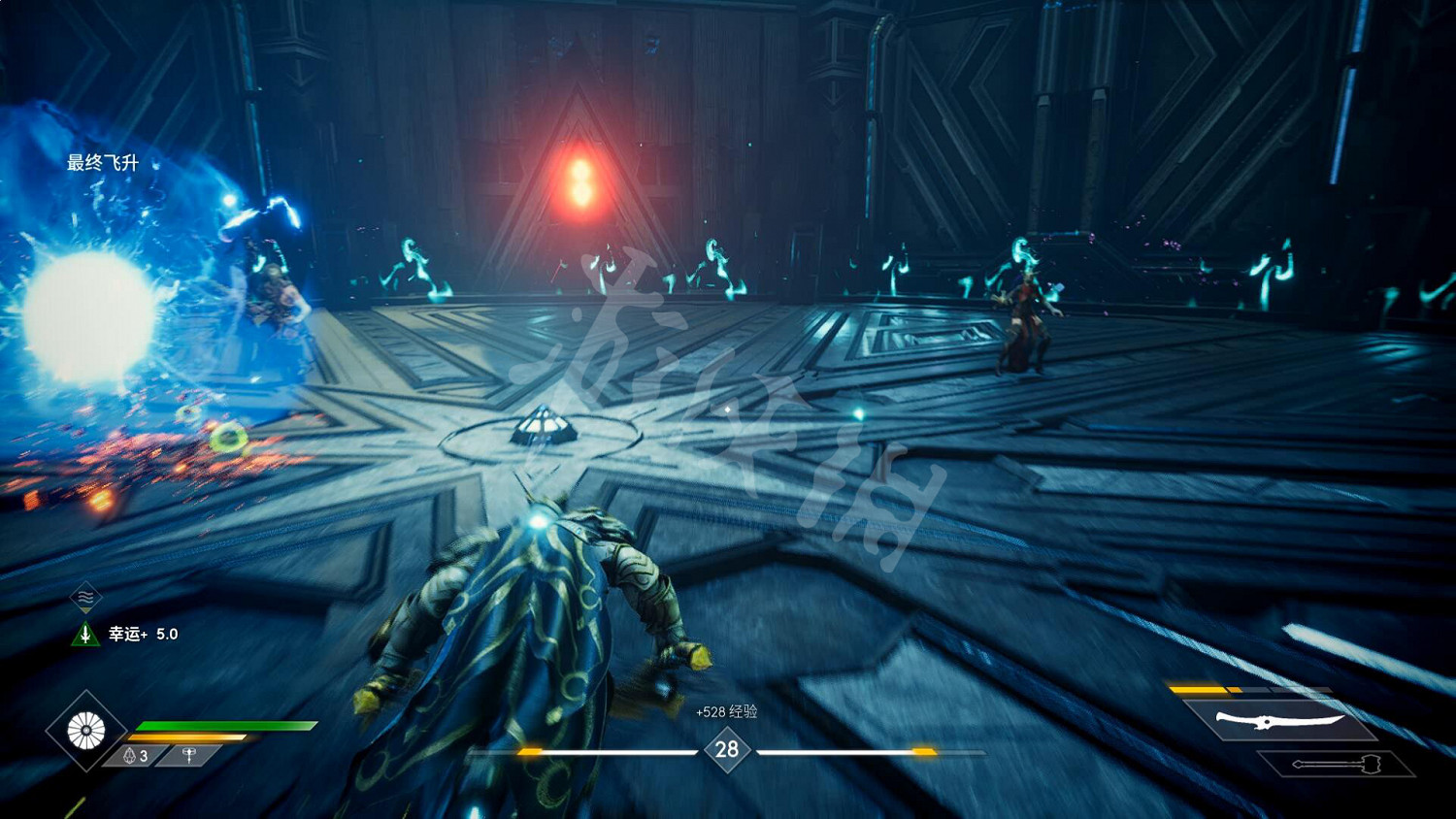The image size is (1456, 819).
Task: Switch to the warhammer secondary weapon slot
Action: click(1336, 765)
